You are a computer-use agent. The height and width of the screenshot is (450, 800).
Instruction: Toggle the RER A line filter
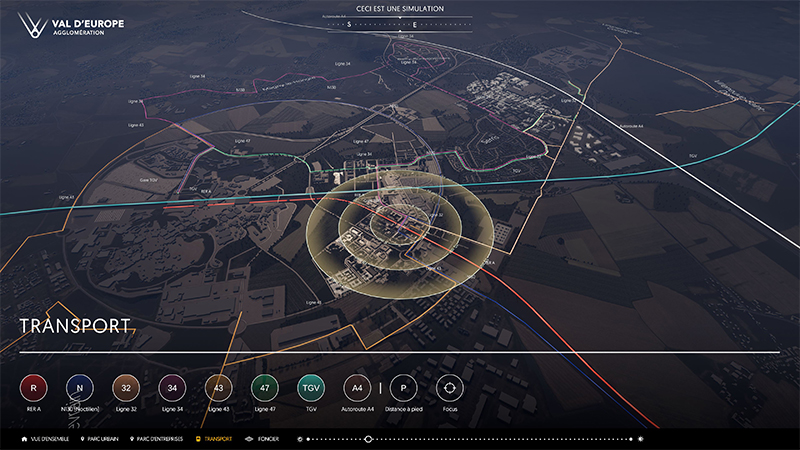click(x=33, y=387)
